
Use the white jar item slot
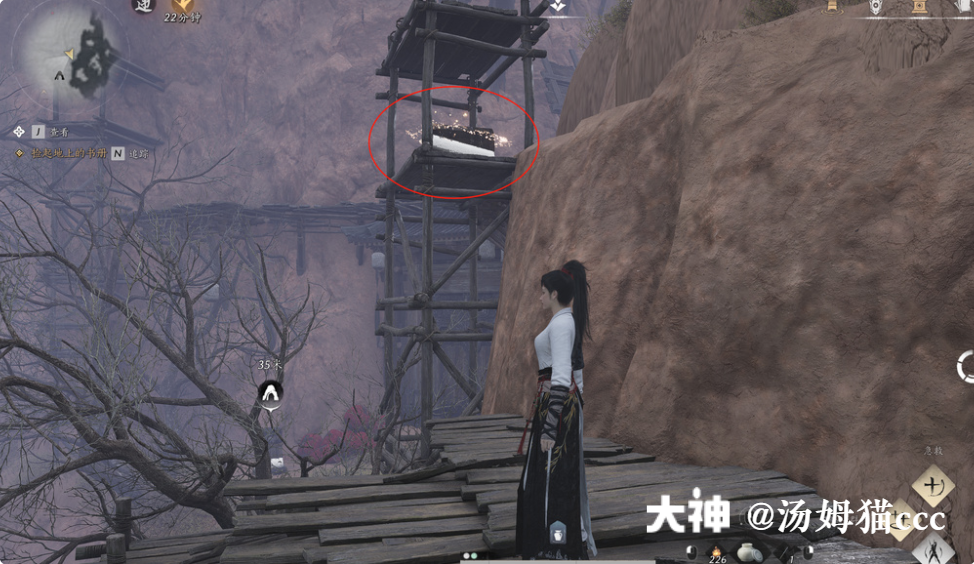tap(748, 551)
